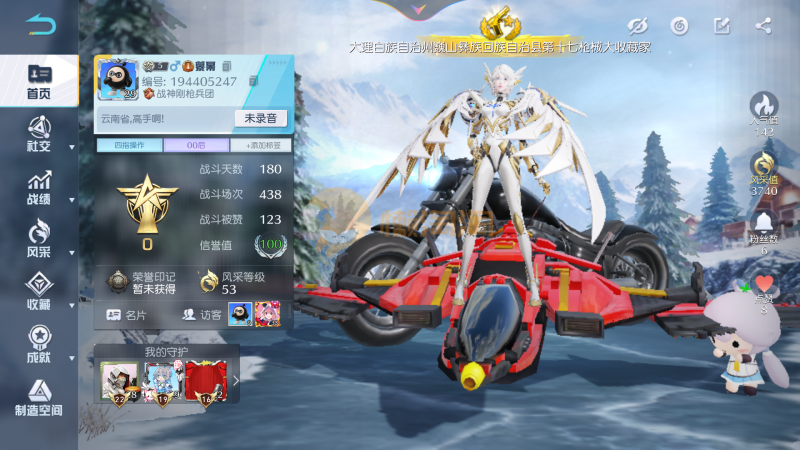Viewport: 800px width, 450px height.
Task: Expand the 我的守护 guardian list arrow
Action: (236, 380)
